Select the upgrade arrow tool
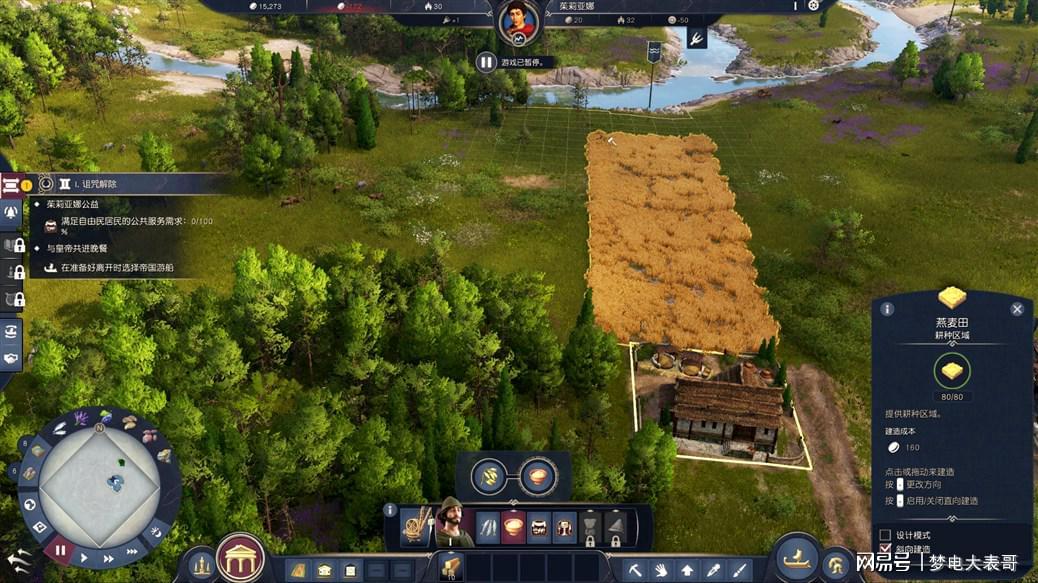The image size is (1038, 583). coord(687,569)
